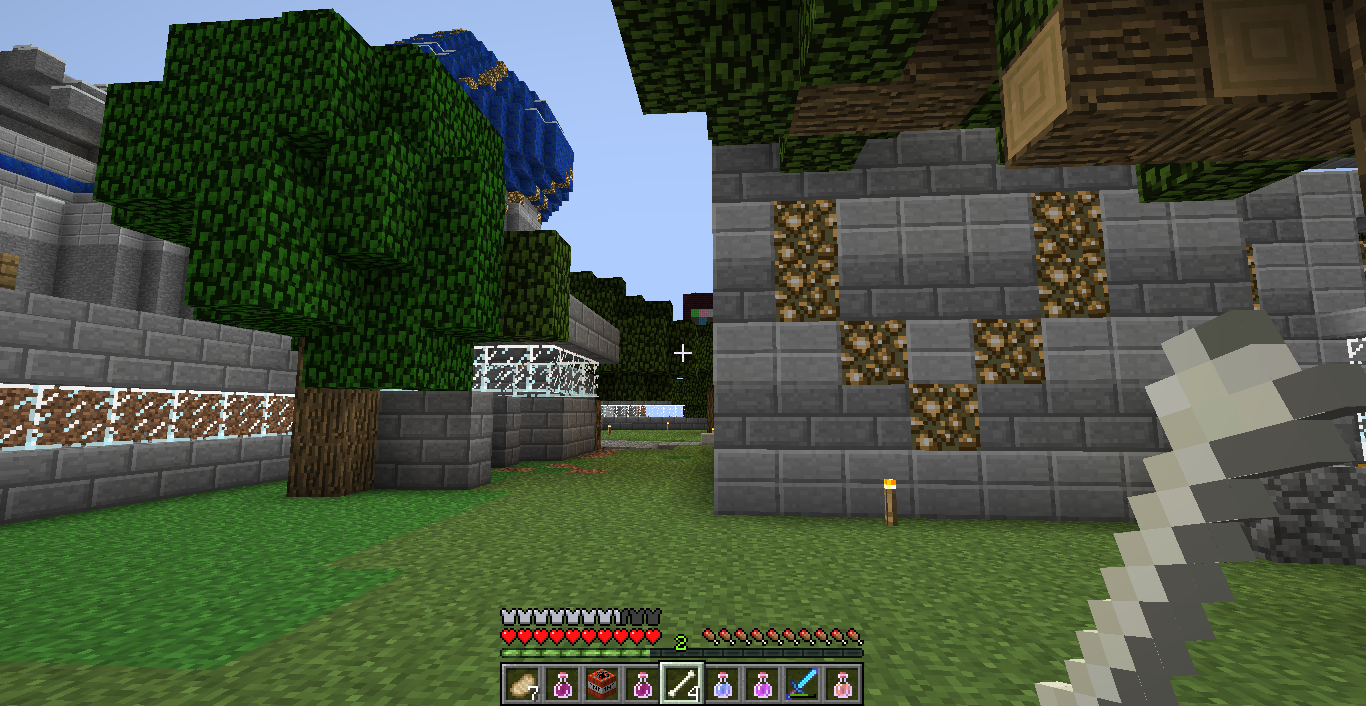Image resolution: width=1366 pixels, height=706 pixels.
Task: Equip the diamond sword from the hotbar
Action: tap(802, 684)
